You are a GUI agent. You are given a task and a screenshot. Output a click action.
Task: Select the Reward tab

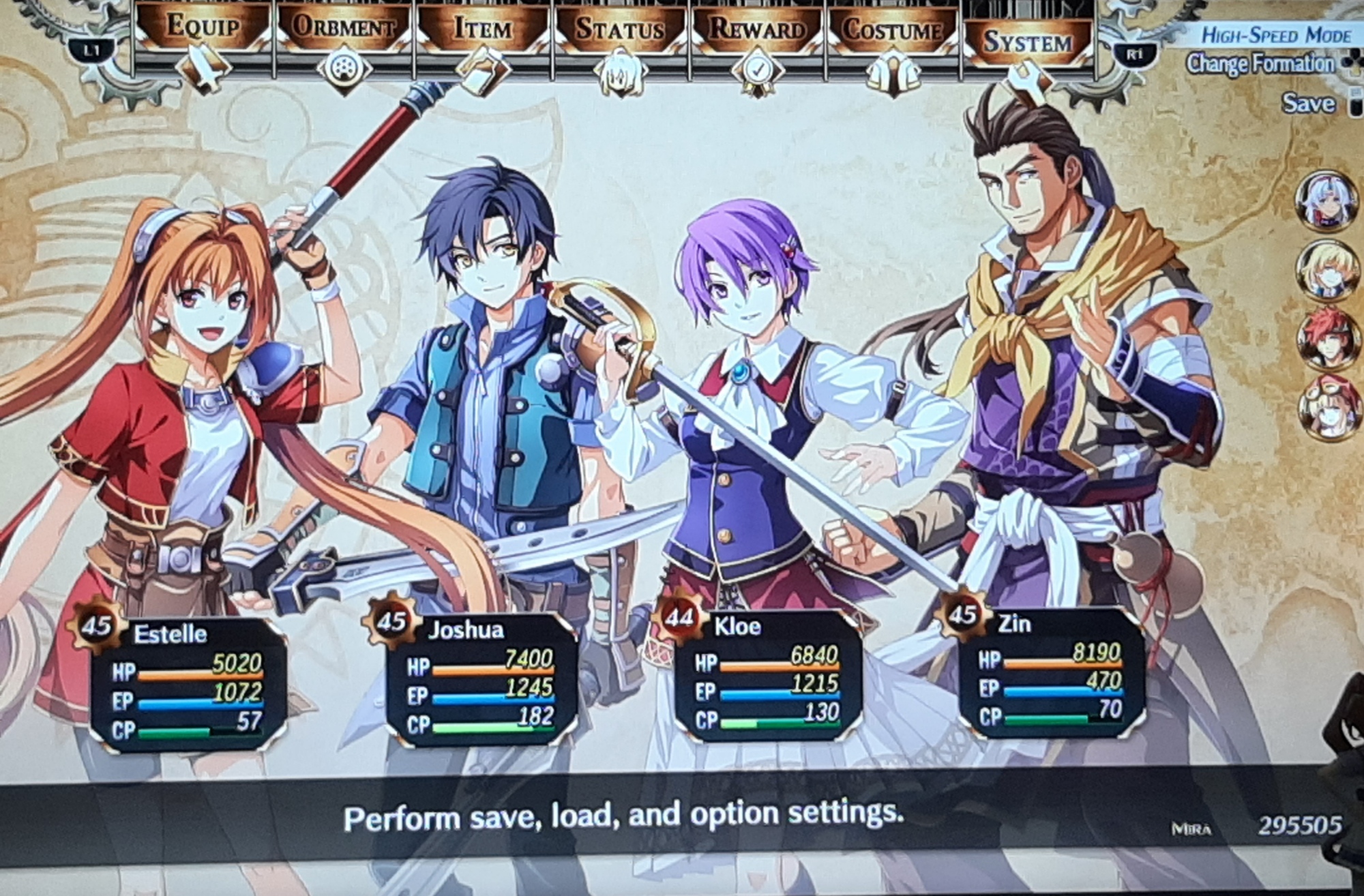pos(757,31)
